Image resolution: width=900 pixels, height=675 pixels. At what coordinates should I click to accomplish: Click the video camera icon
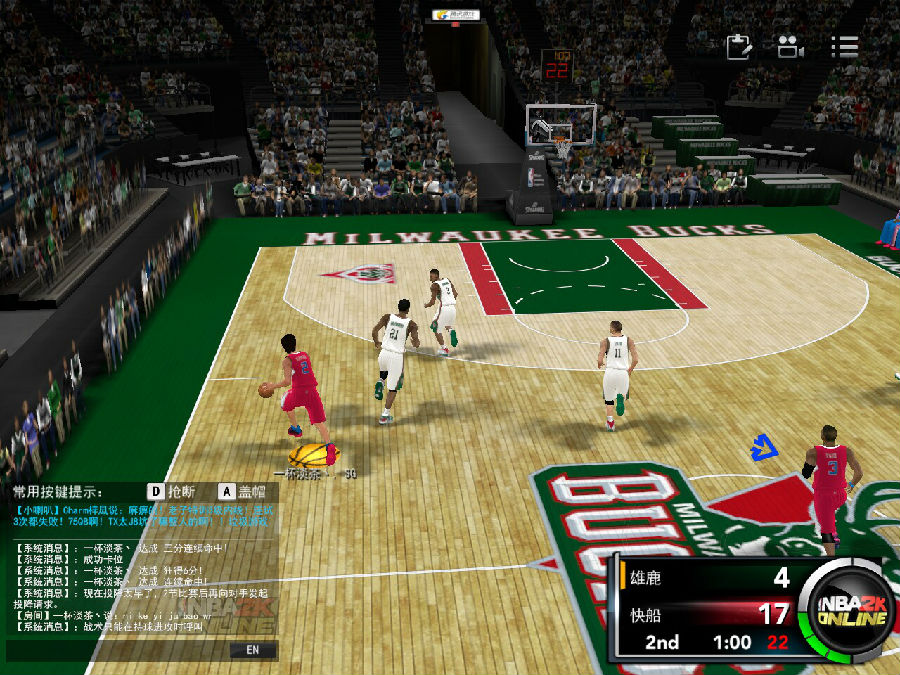point(790,47)
